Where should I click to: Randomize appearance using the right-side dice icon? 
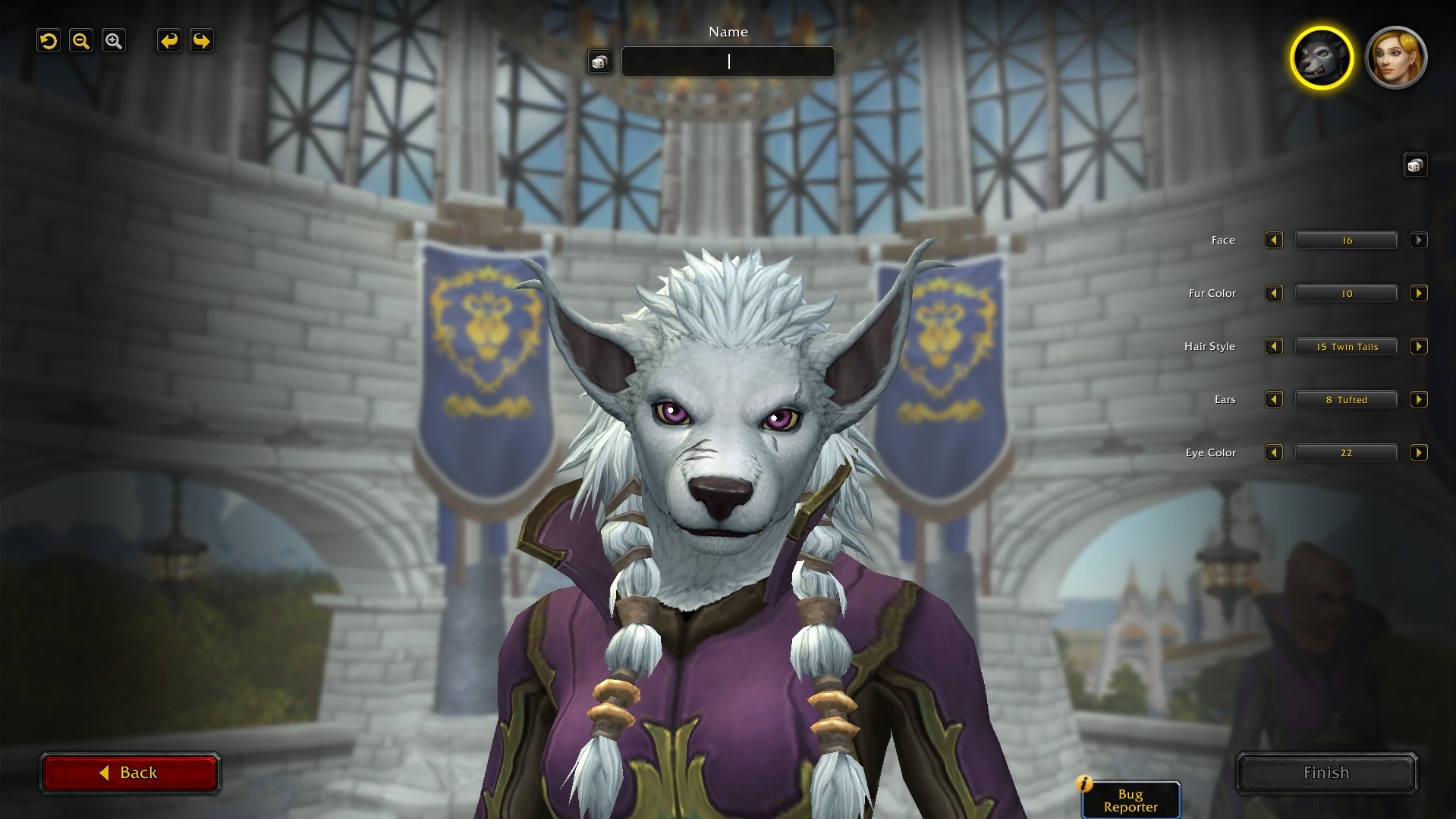pos(1416,164)
